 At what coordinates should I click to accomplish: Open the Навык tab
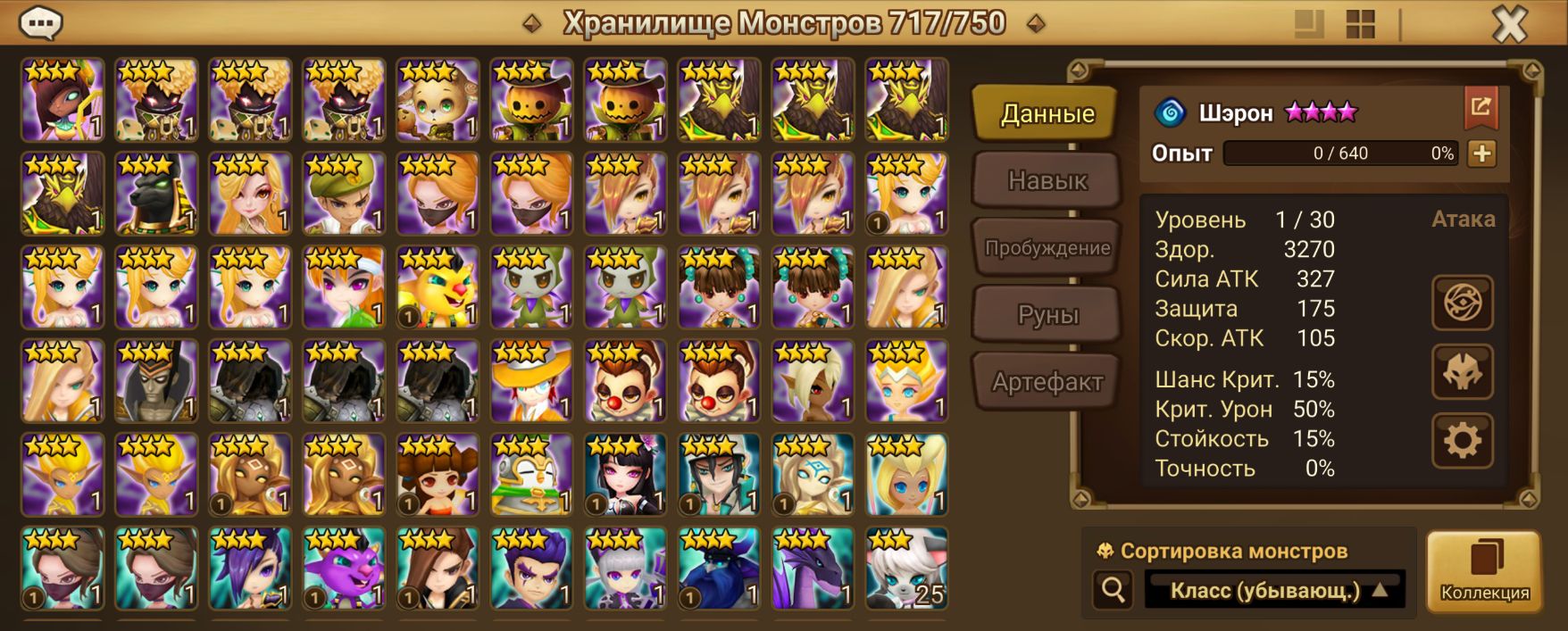pos(1047,180)
